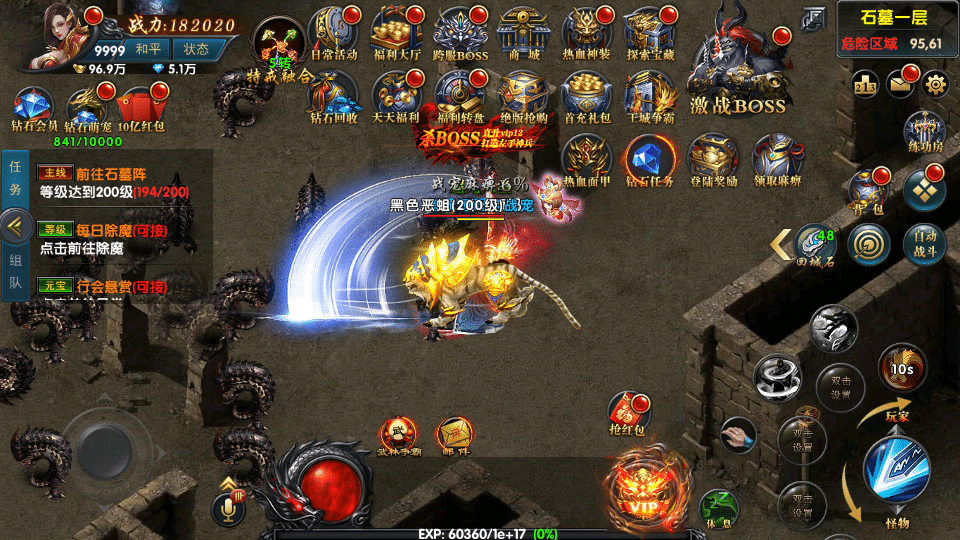The height and width of the screenshot is (540, 960).
Task: Toggle the 自动战斗 auto battle button
Action: (x=925, y=241)
